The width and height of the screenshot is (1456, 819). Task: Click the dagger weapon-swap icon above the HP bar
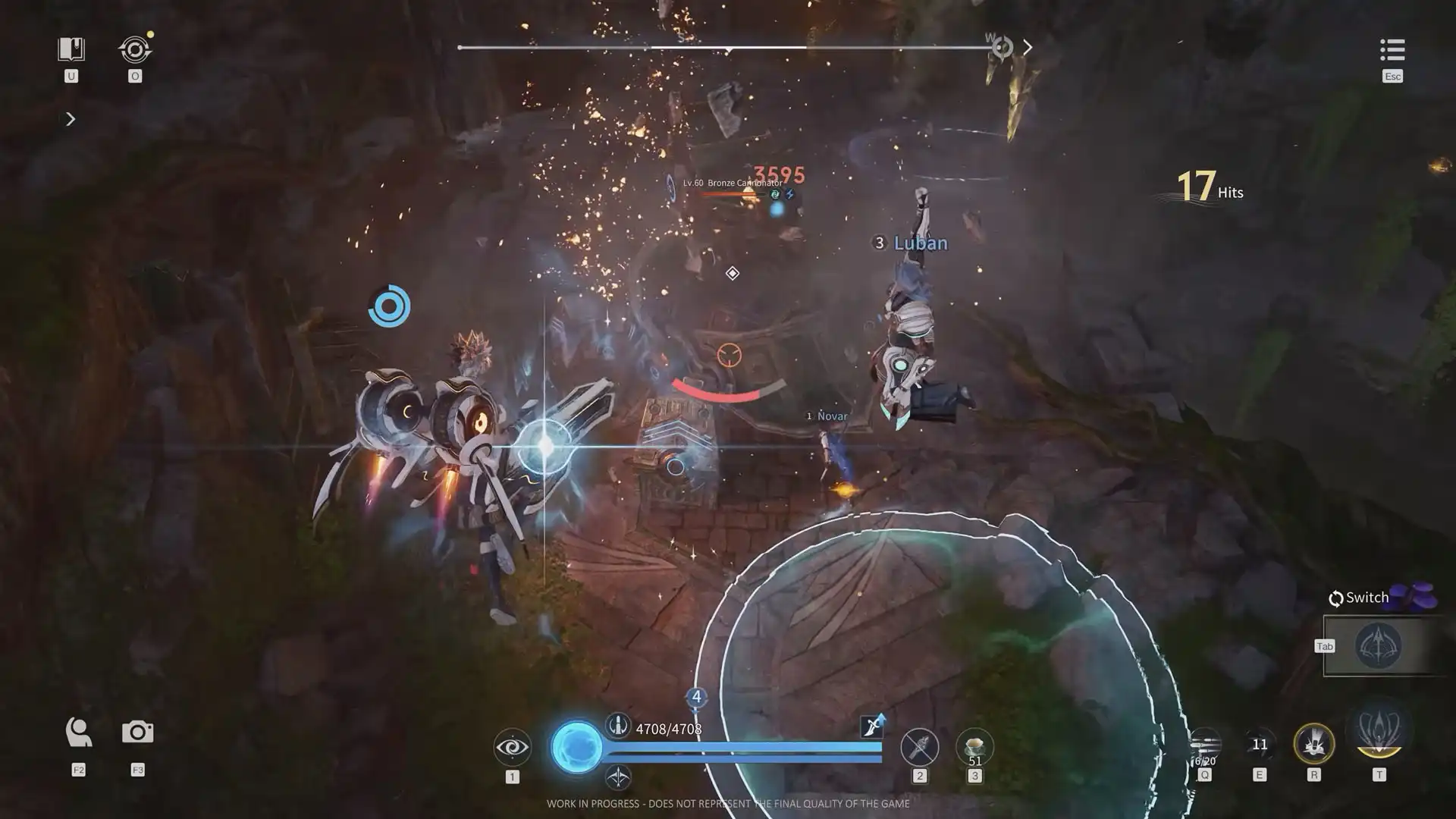(874, 726)
